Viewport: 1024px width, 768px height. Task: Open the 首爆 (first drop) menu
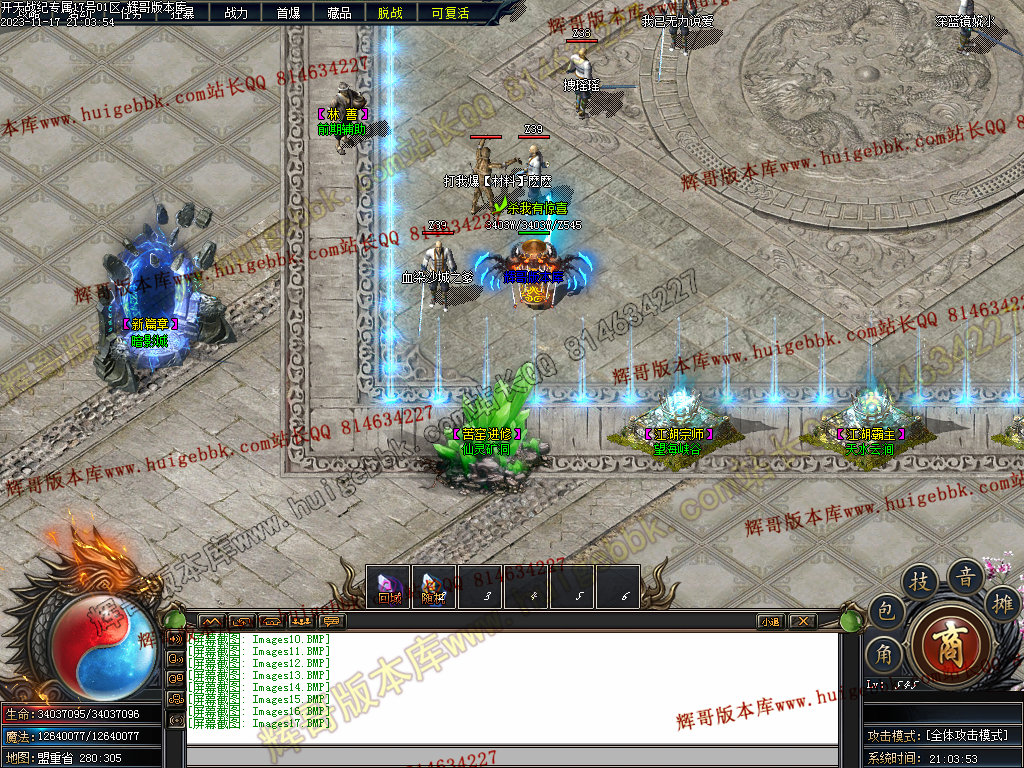coord(288,13)
